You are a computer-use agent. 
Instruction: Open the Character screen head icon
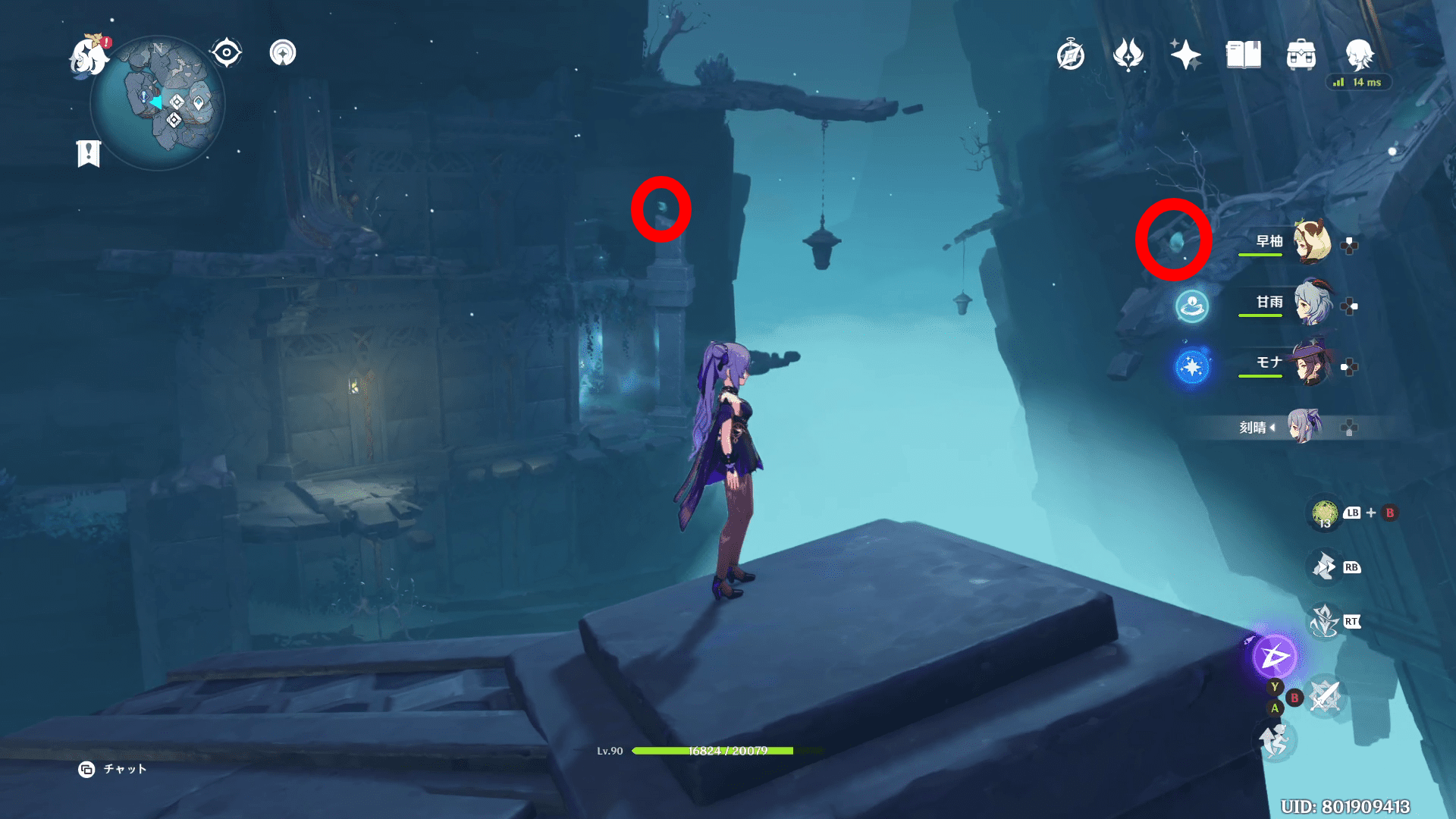(1359, 55)
